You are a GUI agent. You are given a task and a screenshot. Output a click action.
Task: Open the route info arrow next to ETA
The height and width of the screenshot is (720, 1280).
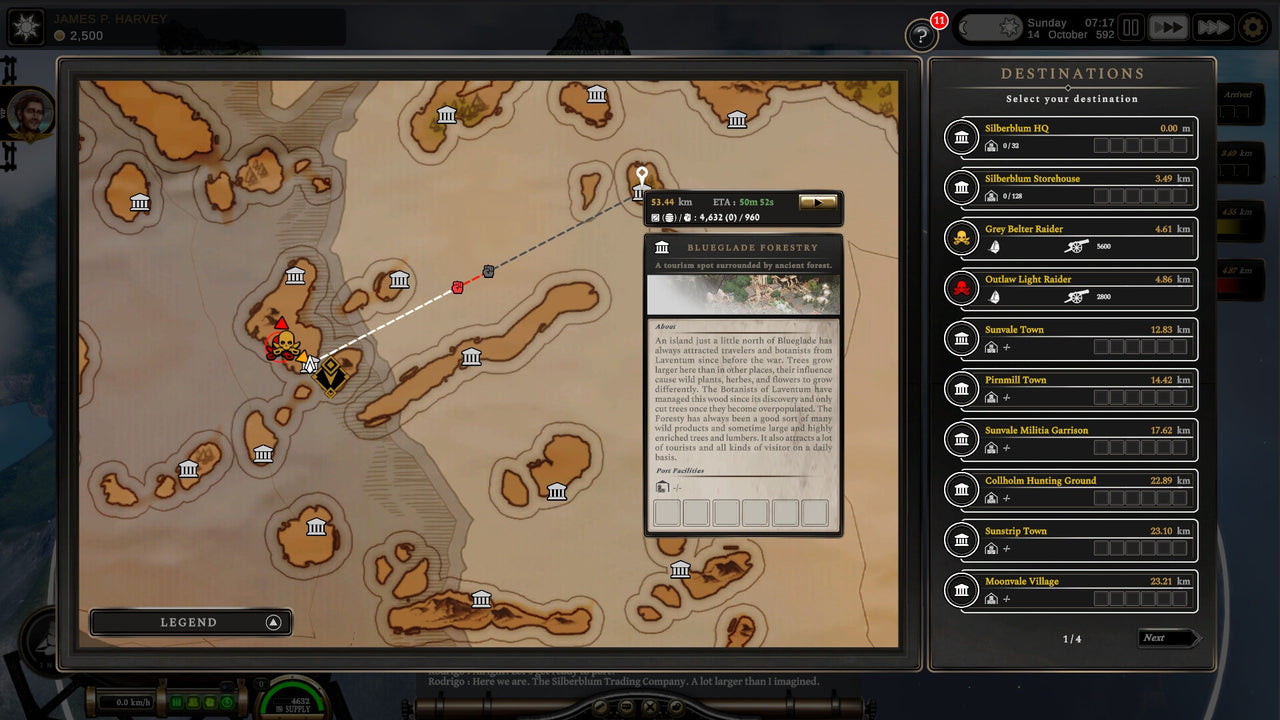[x=819, y=201]
